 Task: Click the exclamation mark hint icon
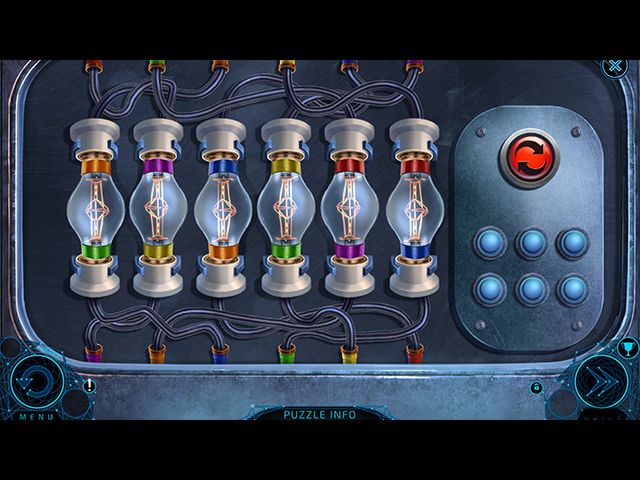(x=90, y=386)
